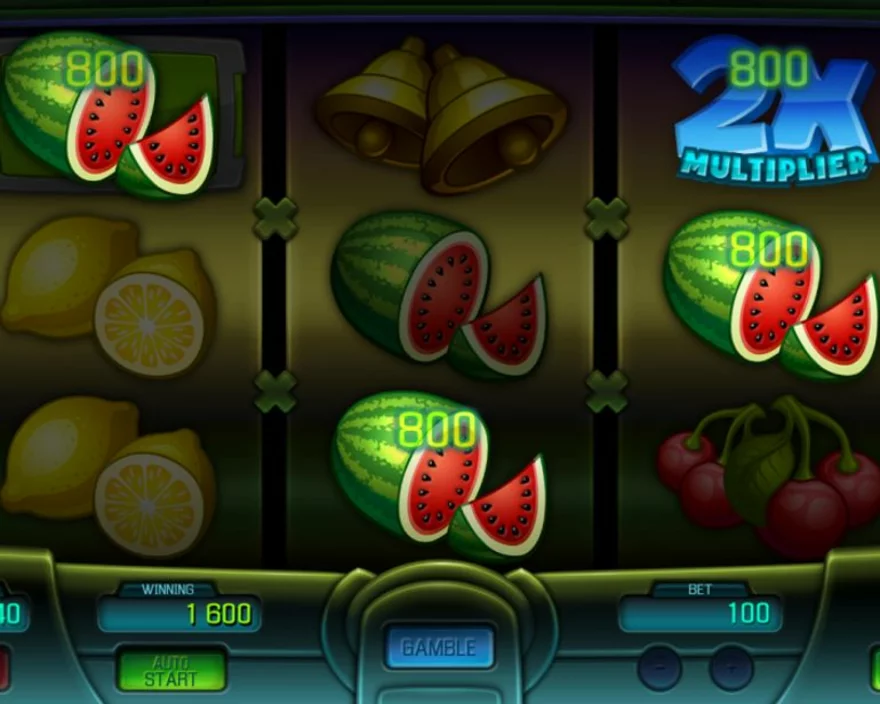
Task: Click the blue Gamble button
Action: pos(439,647)
